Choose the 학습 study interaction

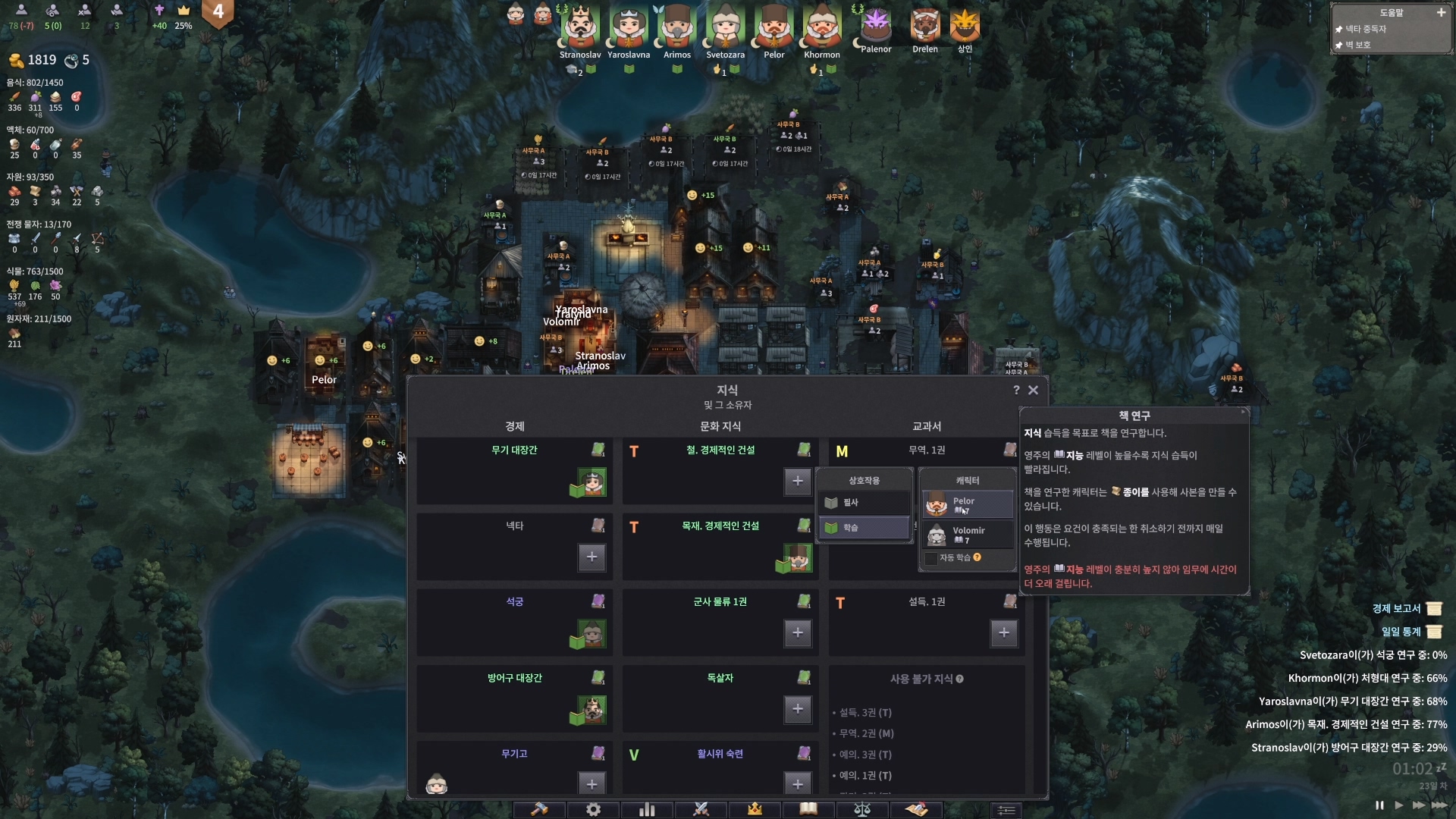[x=864, y=528]
